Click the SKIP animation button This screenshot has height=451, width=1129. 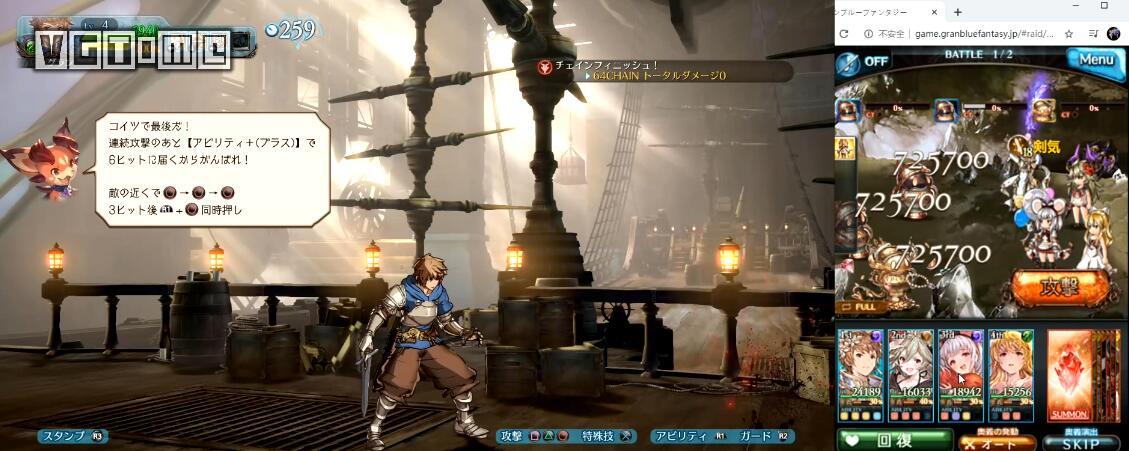(x=1079, y=441)
